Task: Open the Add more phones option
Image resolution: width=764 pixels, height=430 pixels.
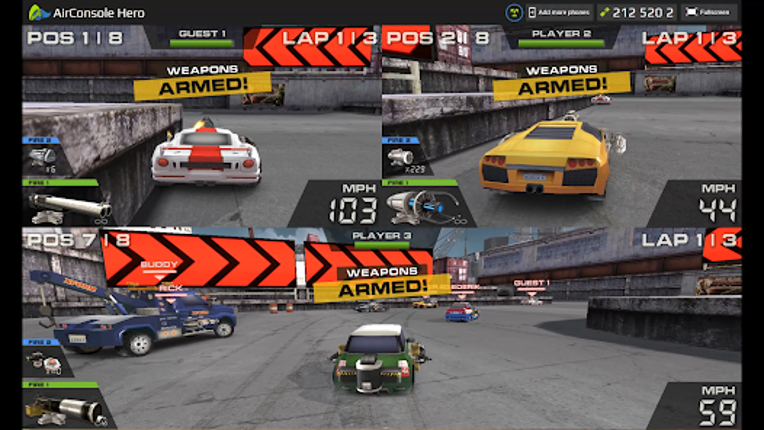Action: [560, 12]
